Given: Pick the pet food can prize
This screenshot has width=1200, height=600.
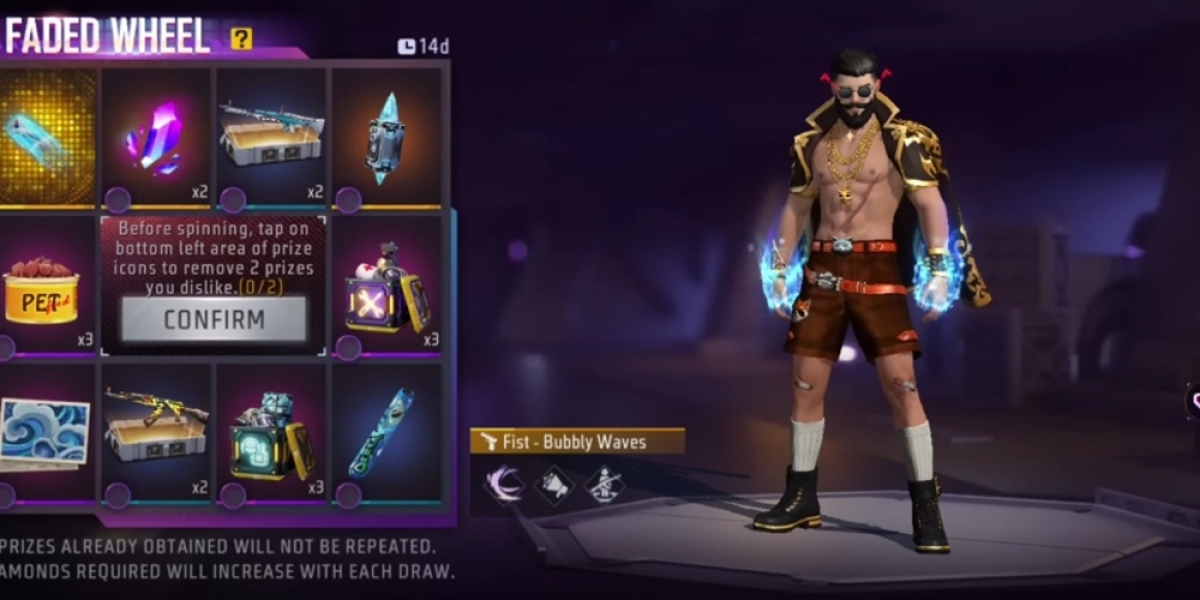Looking at the screenshot, I should [43, 287].
